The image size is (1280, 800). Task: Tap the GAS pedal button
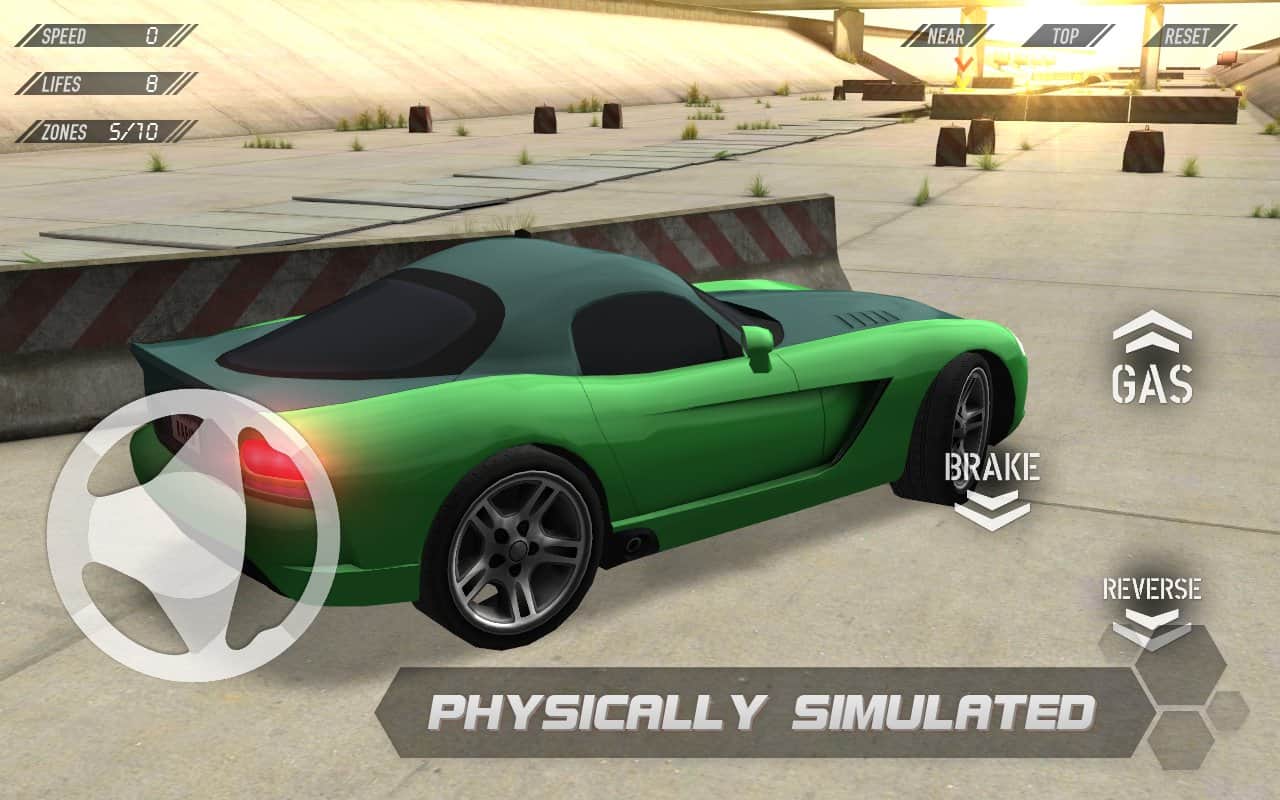(1152, 360)
